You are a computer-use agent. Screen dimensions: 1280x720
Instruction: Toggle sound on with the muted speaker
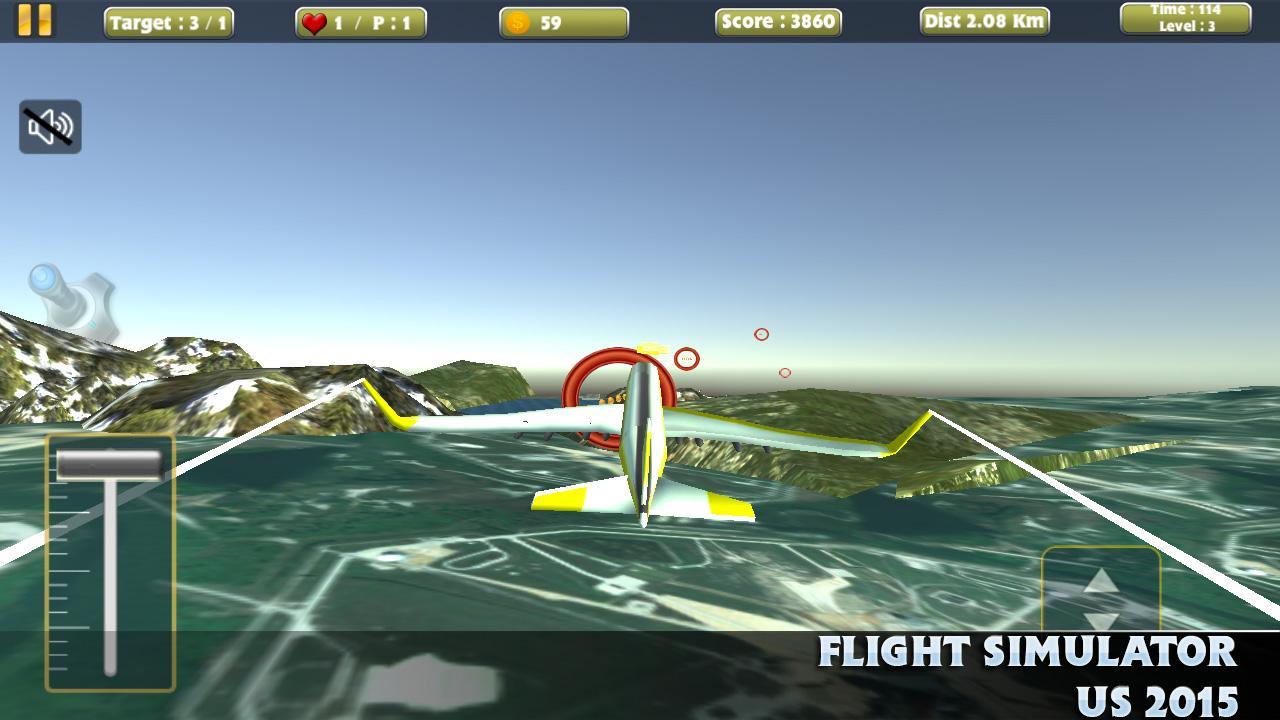point(49,126)
